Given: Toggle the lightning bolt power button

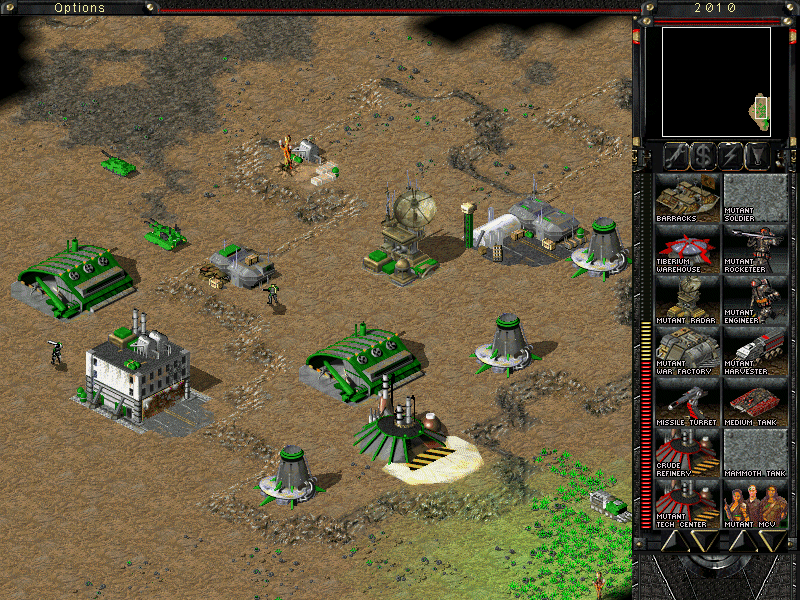Looking at the screenshot, I should [731, 155].
